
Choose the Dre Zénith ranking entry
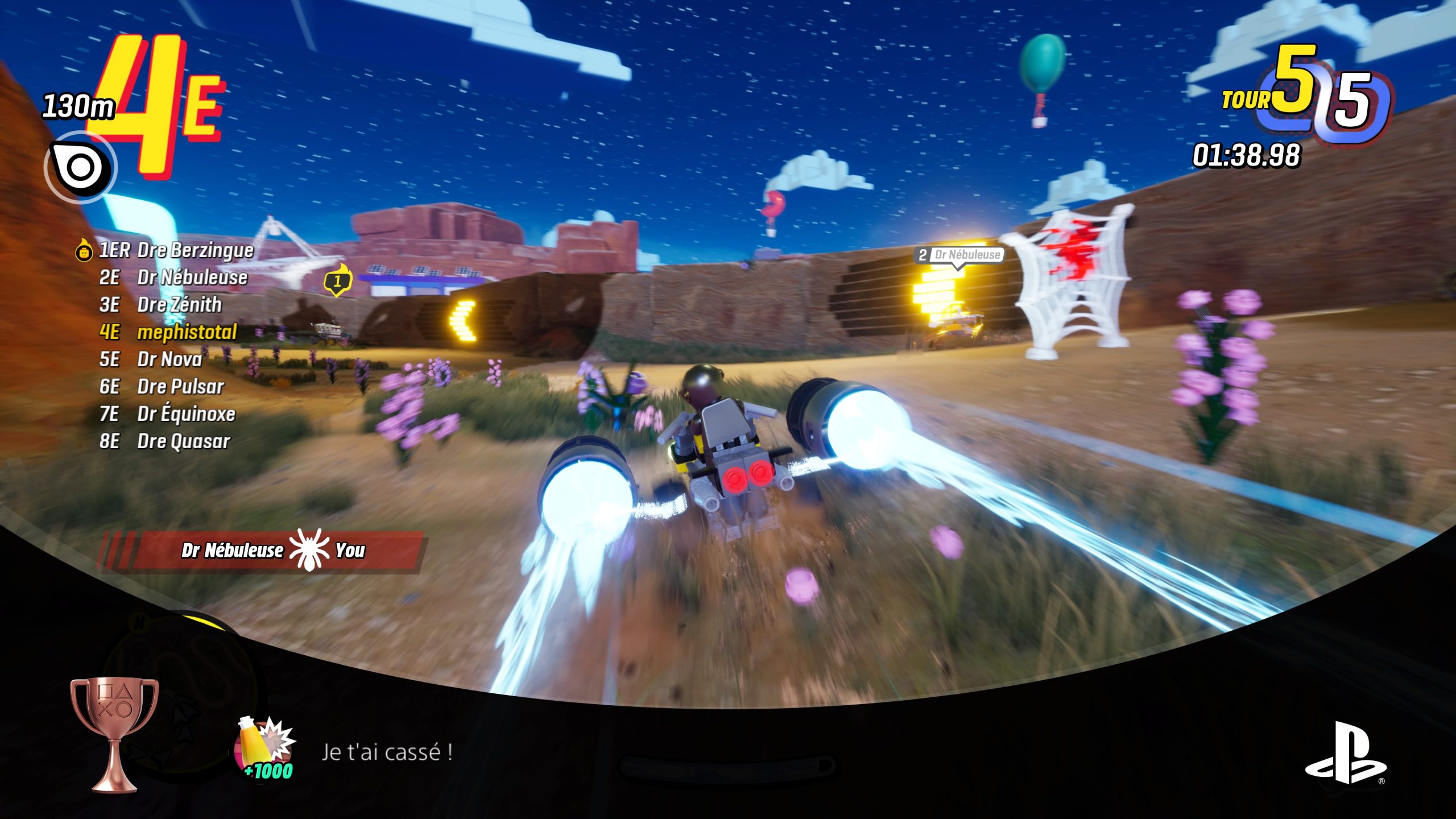[x=160, y=305]
